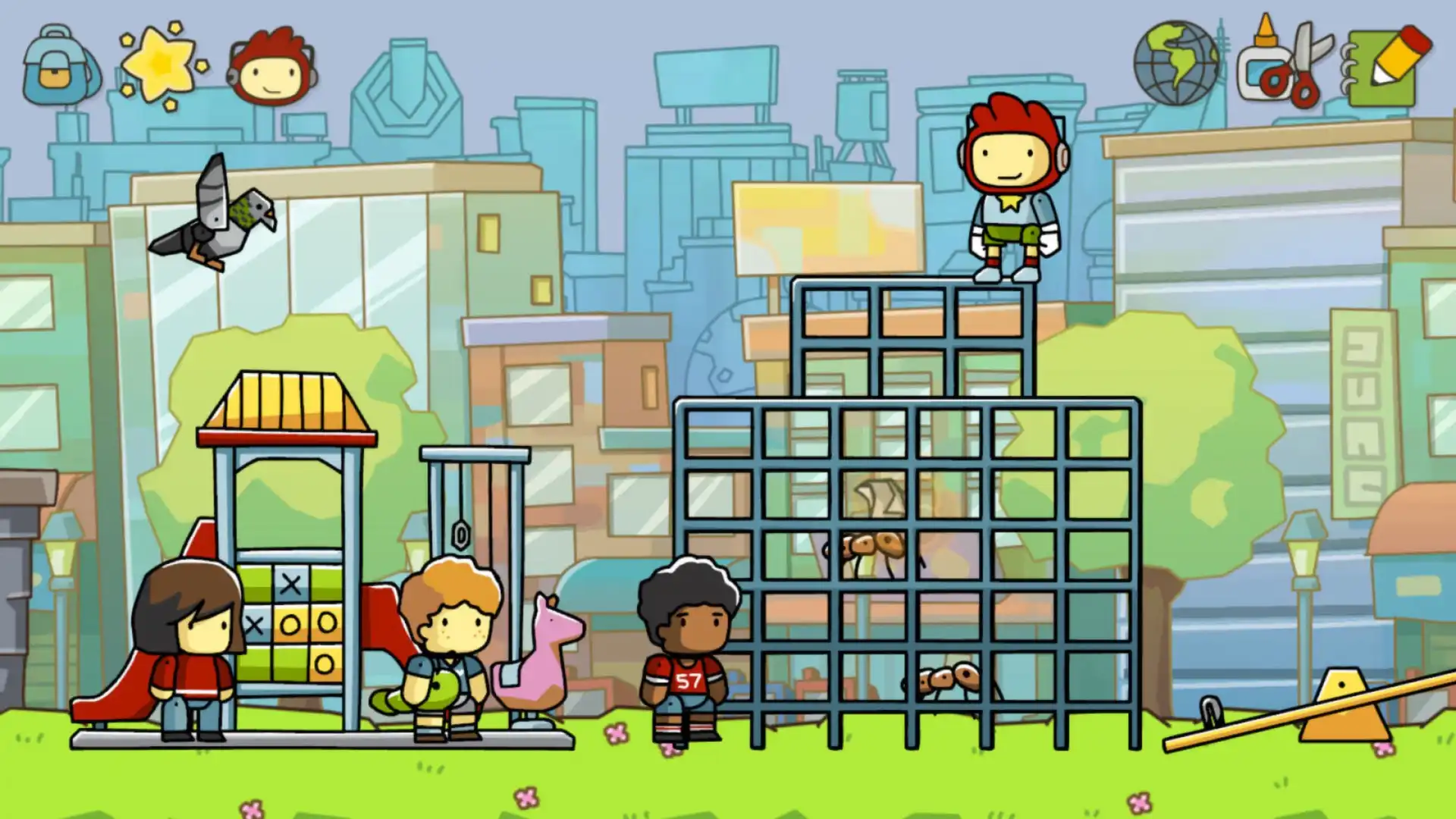The width and height of the screenshot is (1456, 819).
Task: Click the Starite star icon
Action: pyautogui.click(x=159, y=64)
